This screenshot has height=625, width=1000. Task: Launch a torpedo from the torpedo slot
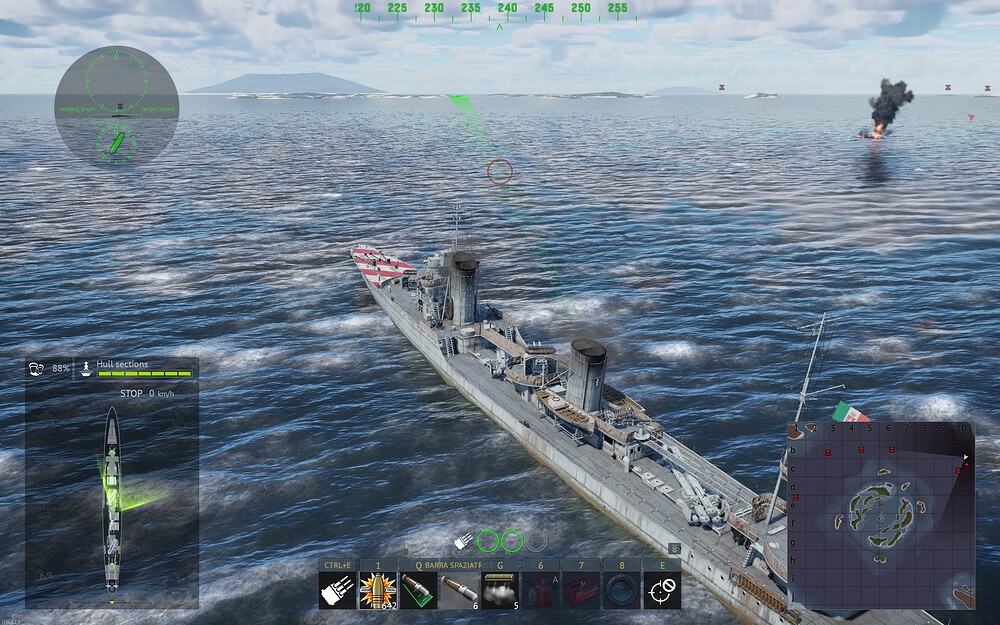pos(459,591)
